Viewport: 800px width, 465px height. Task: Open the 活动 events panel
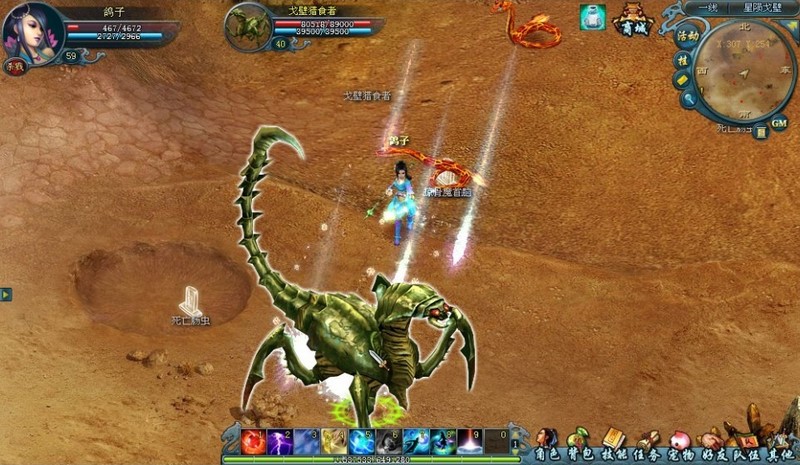(x=687, y=35)
